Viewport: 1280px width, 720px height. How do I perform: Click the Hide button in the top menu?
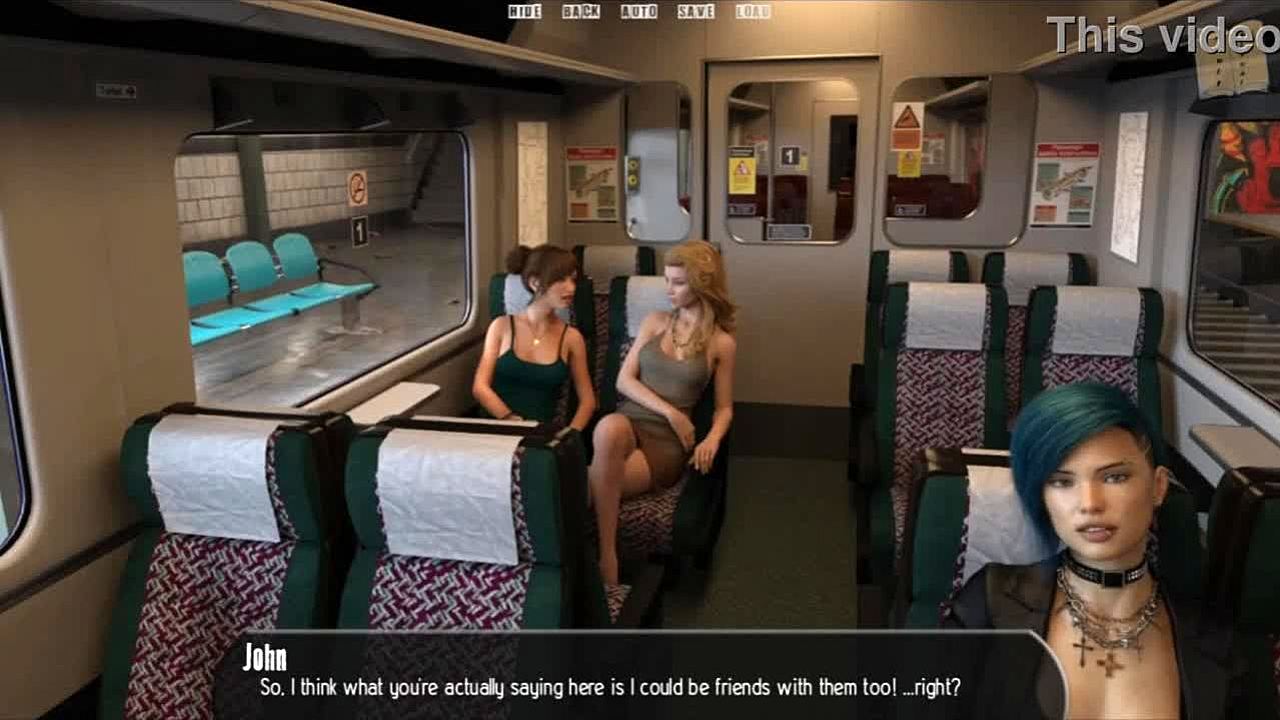[524, 12]
